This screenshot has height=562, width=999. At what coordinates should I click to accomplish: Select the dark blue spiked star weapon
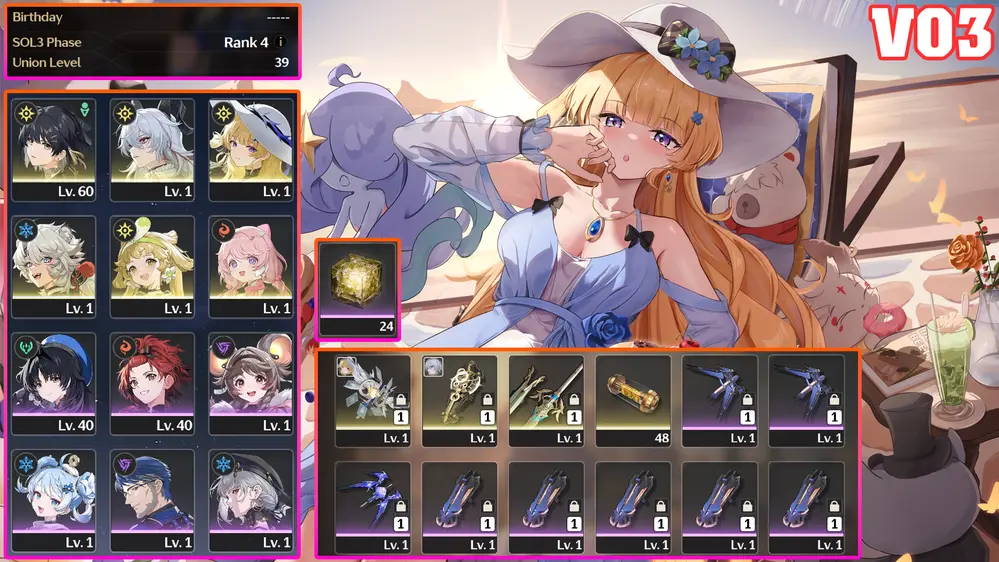pyautogui.click(x=372, y=505)
